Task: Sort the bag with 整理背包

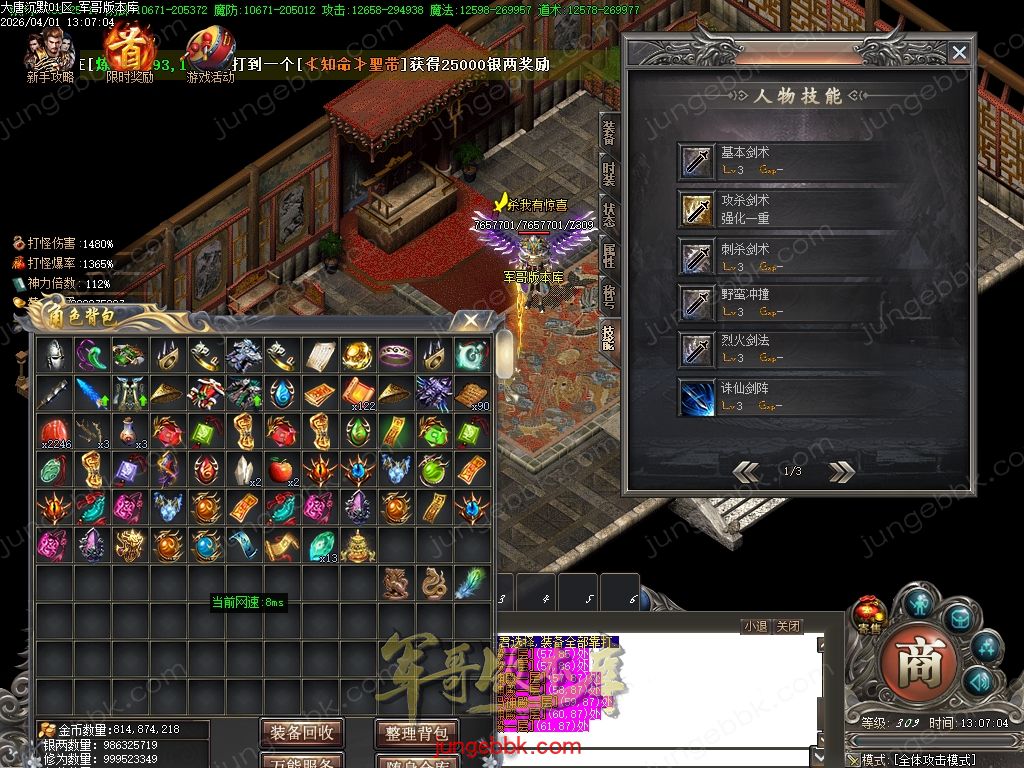Action: point(416,733)
